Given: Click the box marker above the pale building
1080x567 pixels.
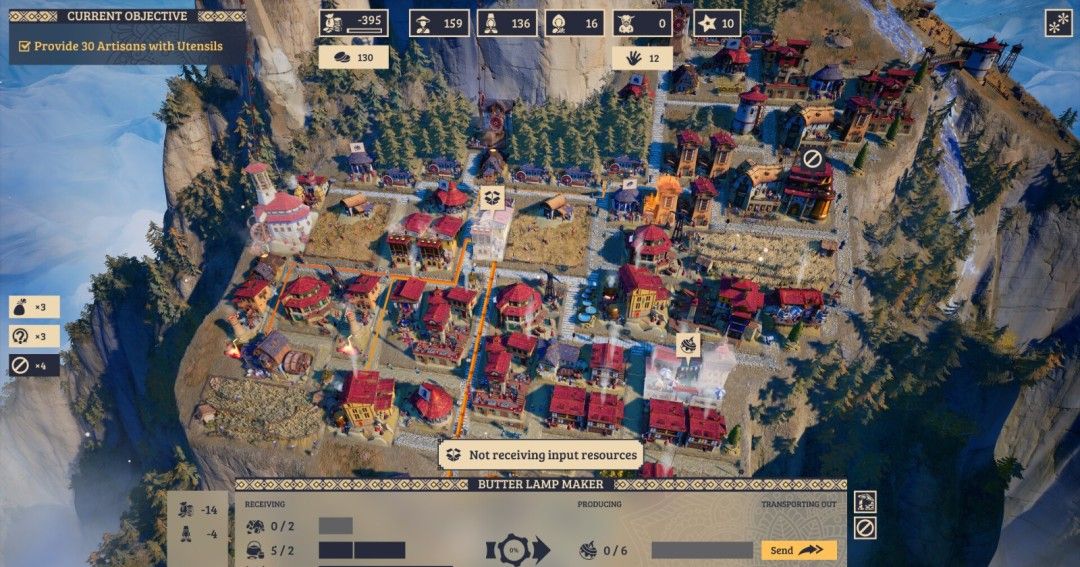Looking at the screenshot, I should pyautogui.click(x=491, y=197).
